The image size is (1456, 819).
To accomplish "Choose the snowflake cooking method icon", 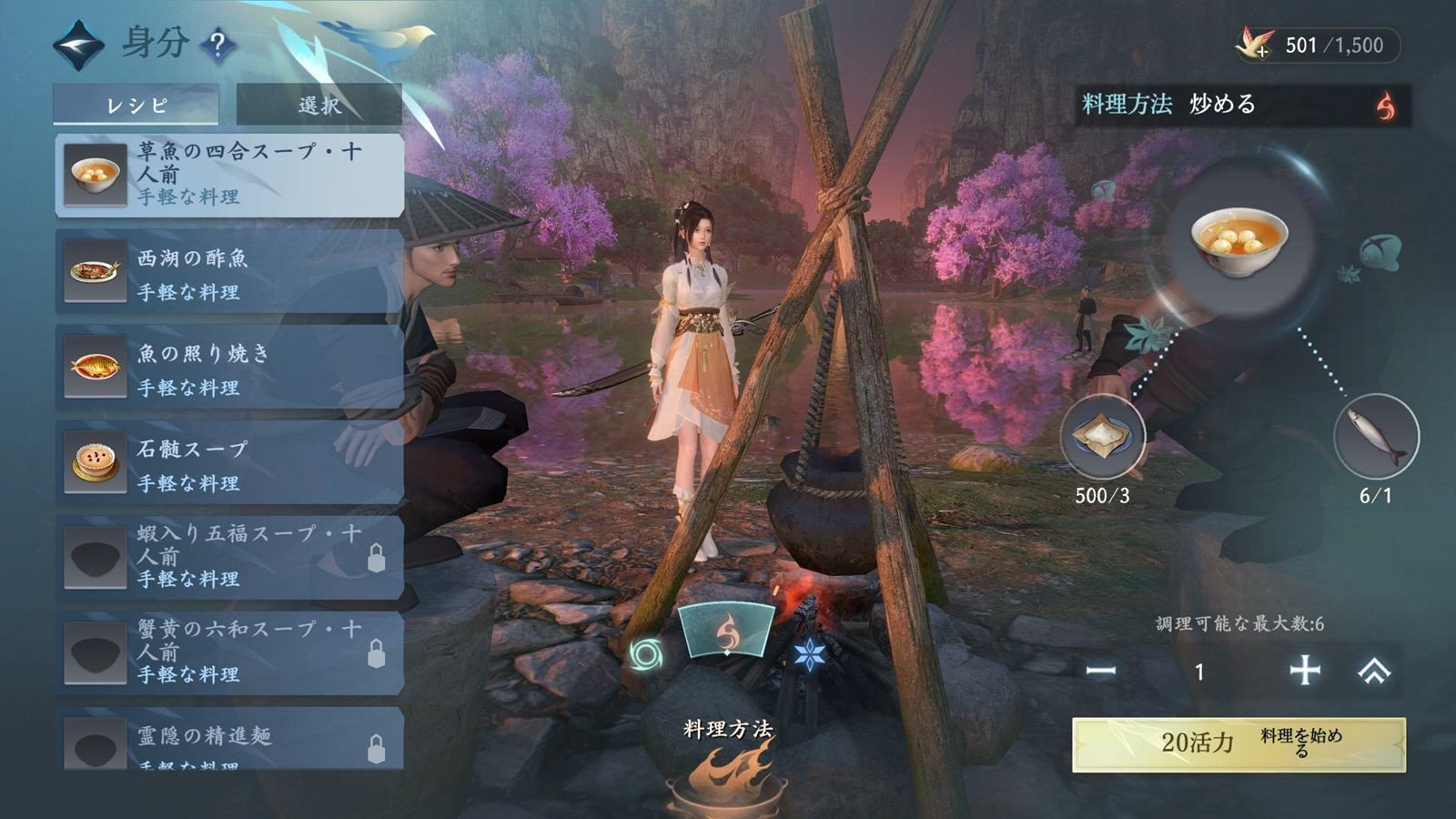I will (809, 653).
